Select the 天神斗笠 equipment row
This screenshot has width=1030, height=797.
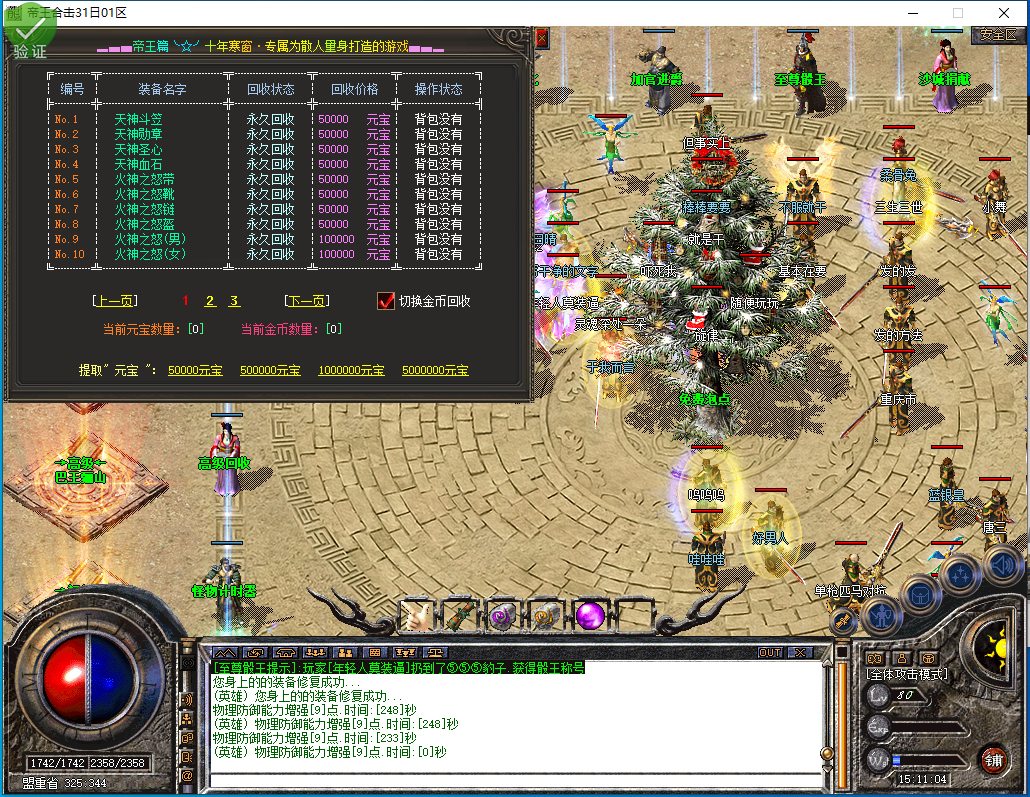tap(138, 119)
